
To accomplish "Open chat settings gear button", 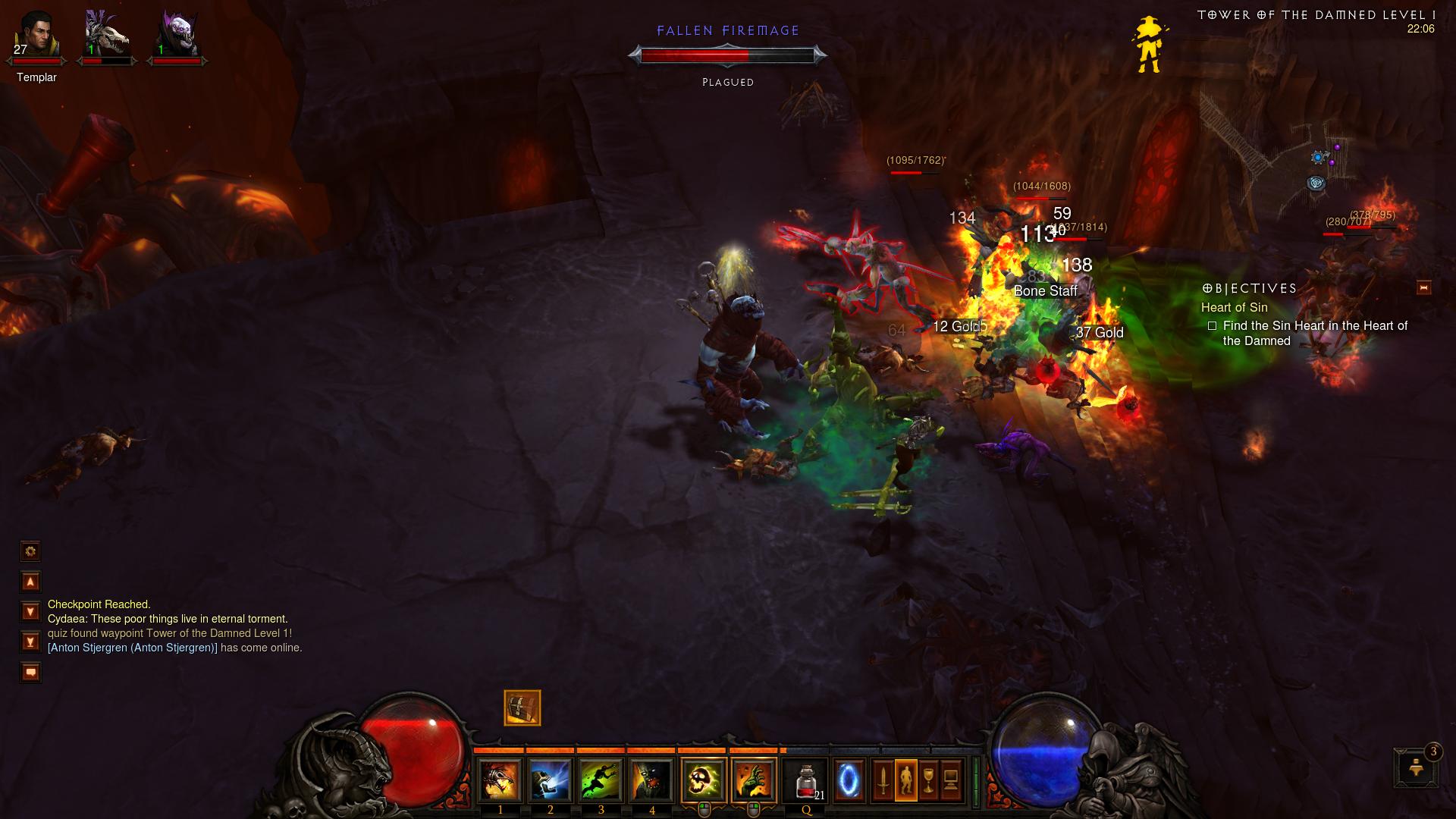I will click(30, 551).
